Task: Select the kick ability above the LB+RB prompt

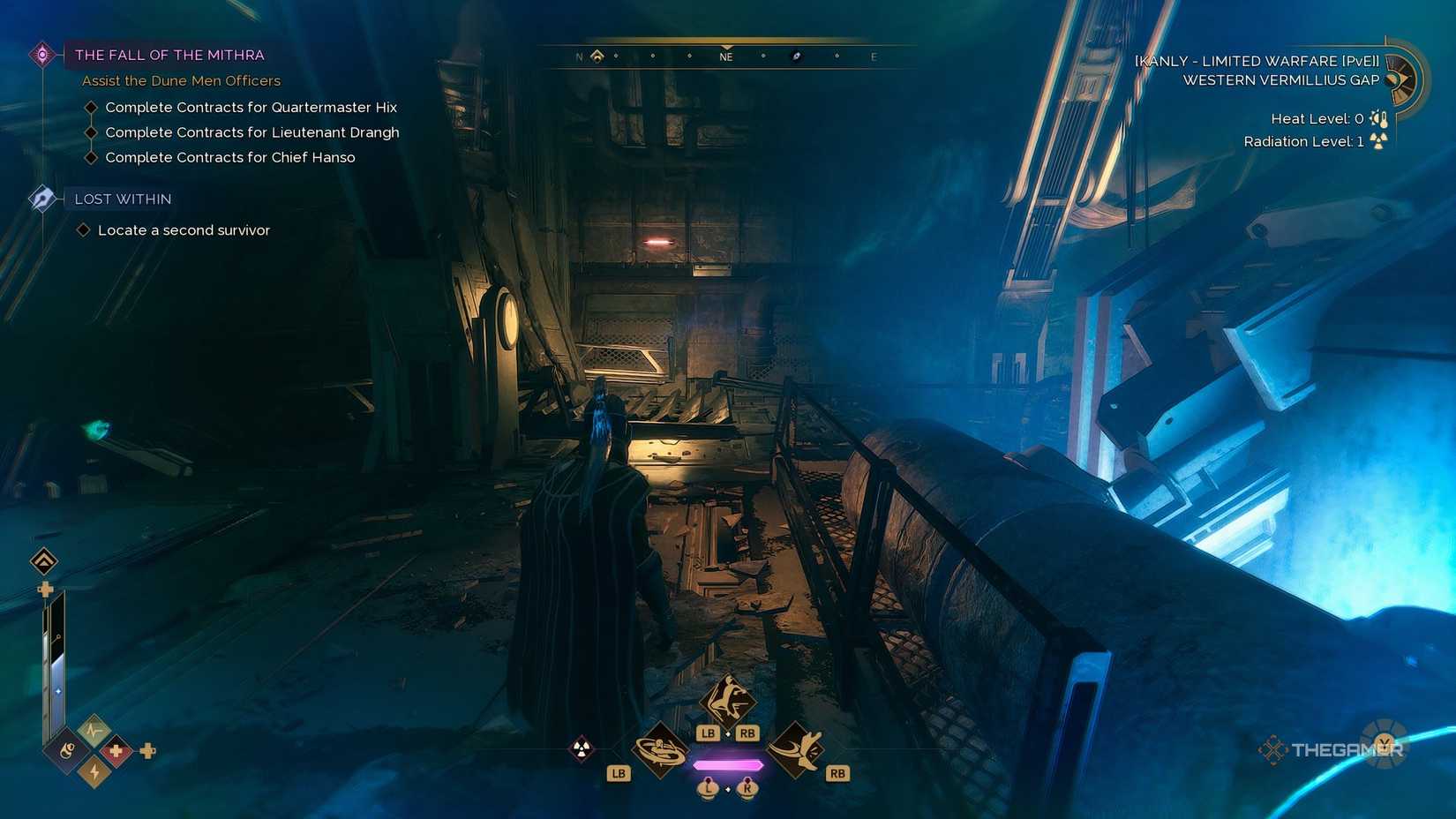Action: pyautogui.click(x=727, y=700)
